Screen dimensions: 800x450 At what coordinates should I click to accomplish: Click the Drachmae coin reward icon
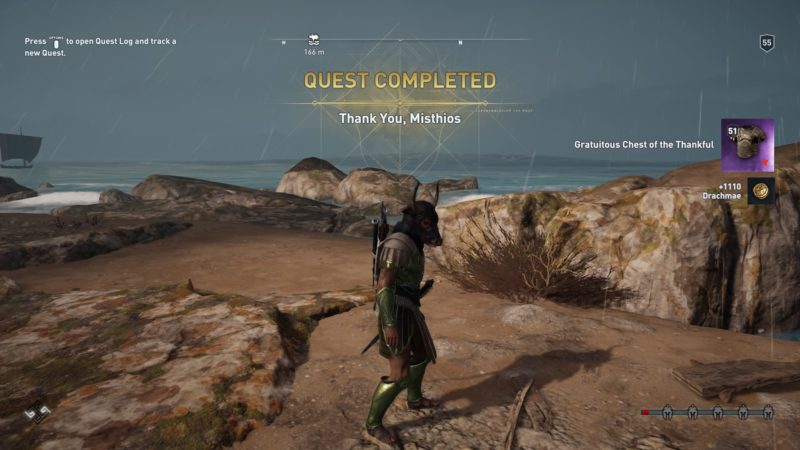761,191
